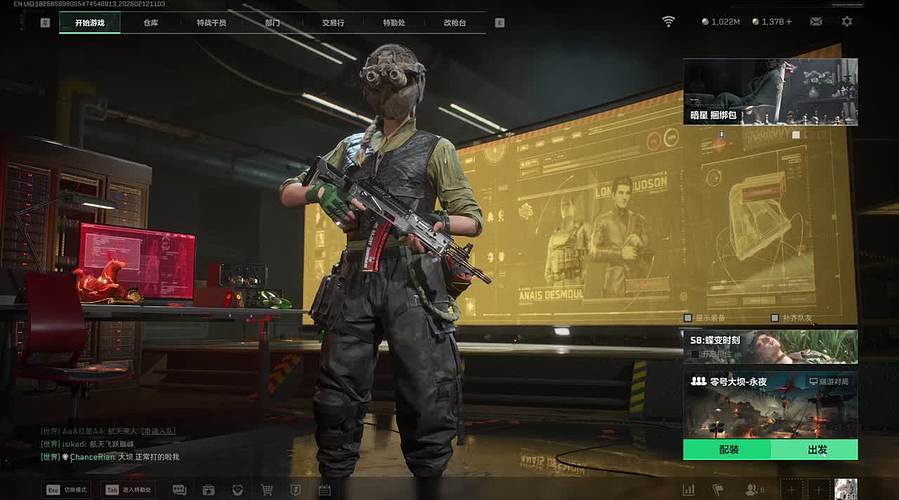899x500 pixels.
Task: Open the shopping cart icon in bottom bar
Action: [267, 490]
